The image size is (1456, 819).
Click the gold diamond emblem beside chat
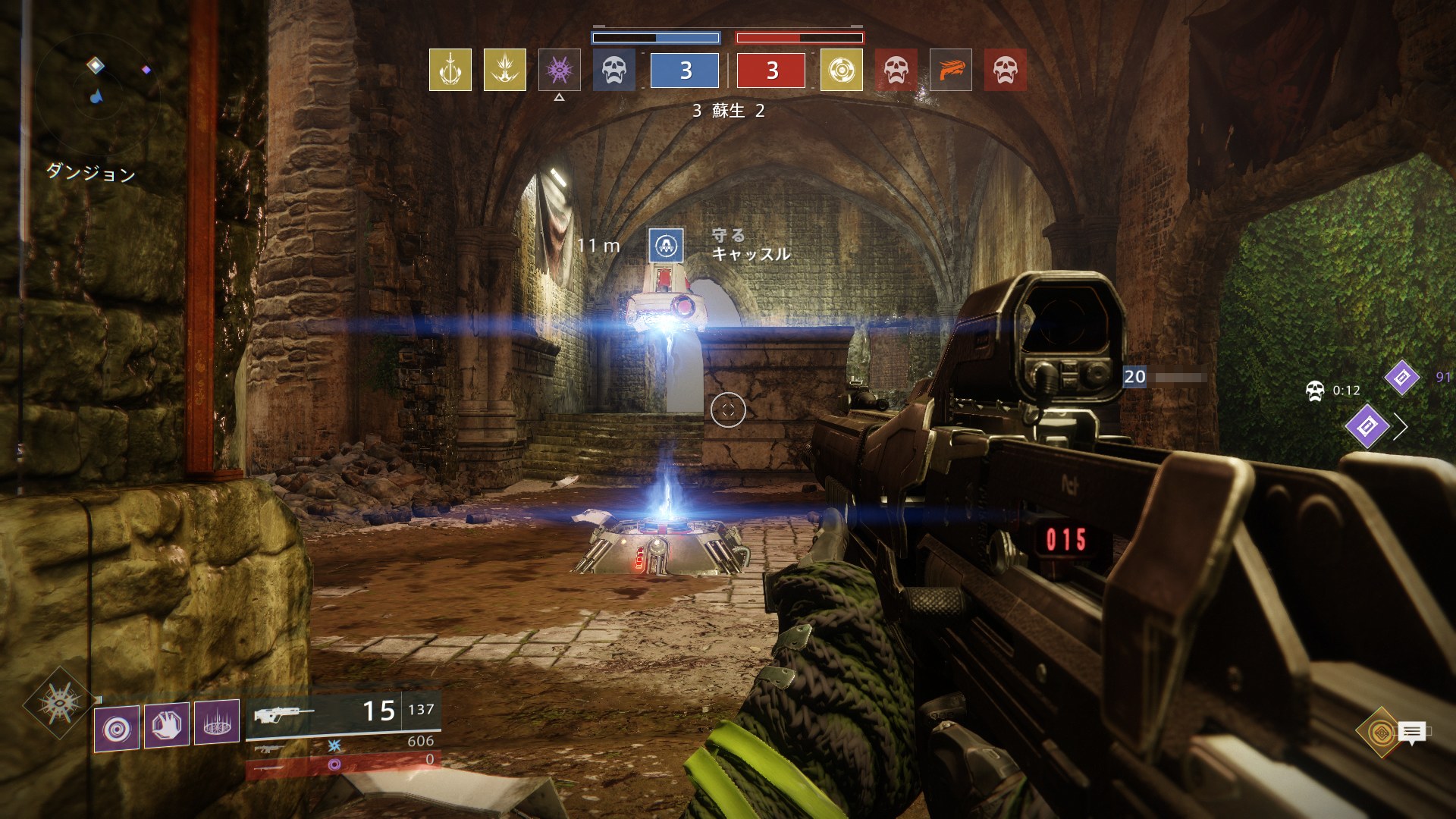(x=1379, y=732)
